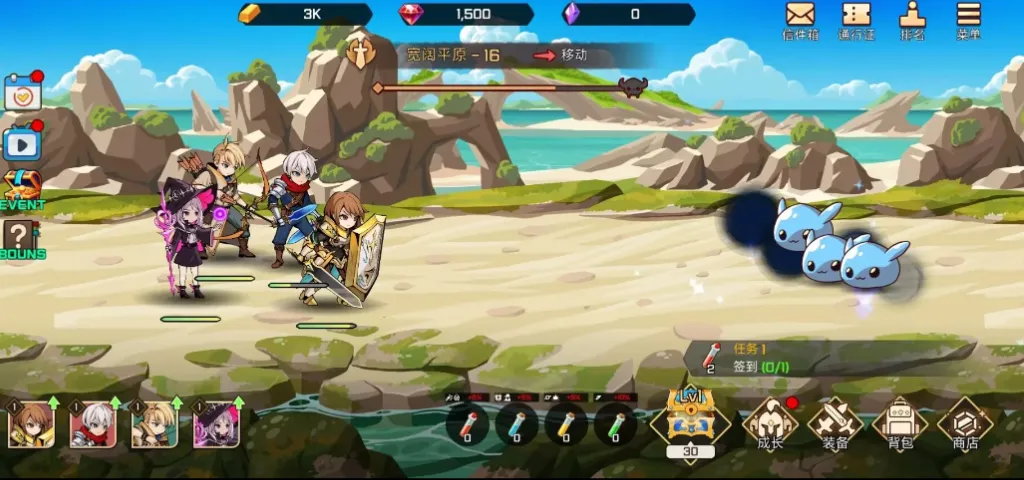Select the blond archer hero portrait
The width and height of the screenshot is (1024, 480).
click(x=154, y=424)
